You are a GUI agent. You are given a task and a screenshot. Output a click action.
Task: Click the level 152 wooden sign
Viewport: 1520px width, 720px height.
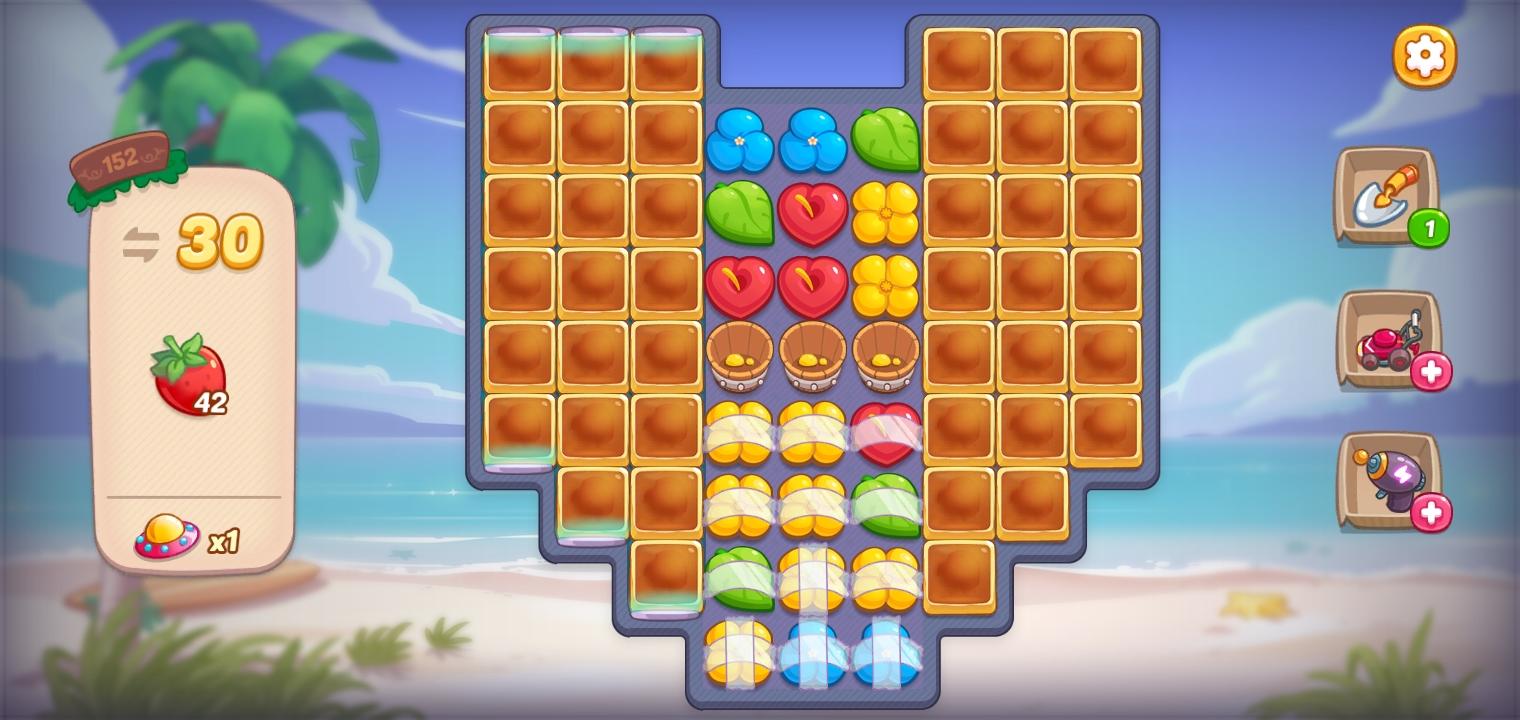122,160
